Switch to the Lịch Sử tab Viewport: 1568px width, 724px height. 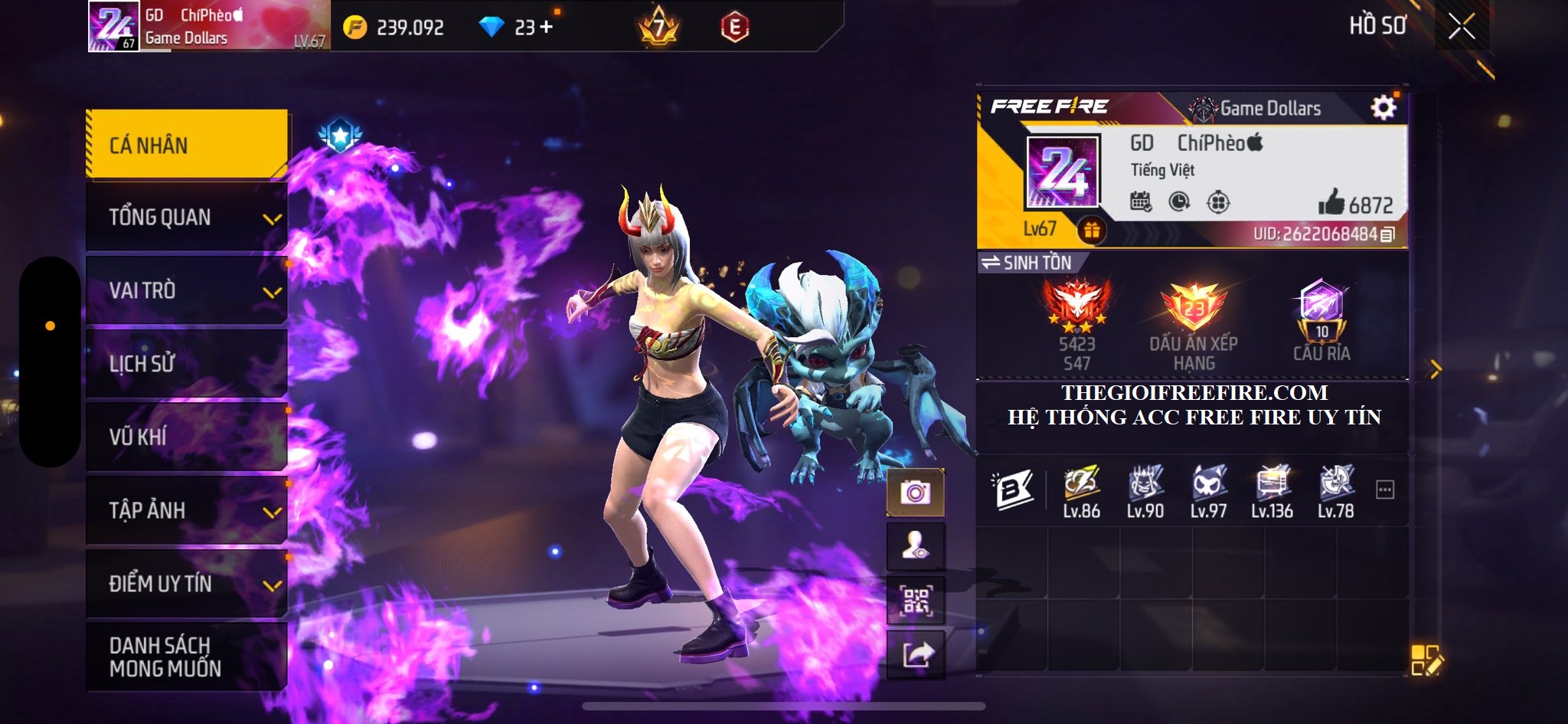[x=187, y=363]
